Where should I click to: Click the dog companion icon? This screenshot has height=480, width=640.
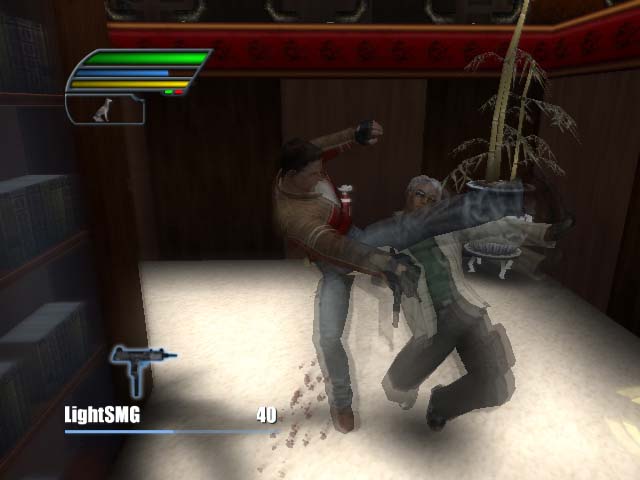point(101,110)
